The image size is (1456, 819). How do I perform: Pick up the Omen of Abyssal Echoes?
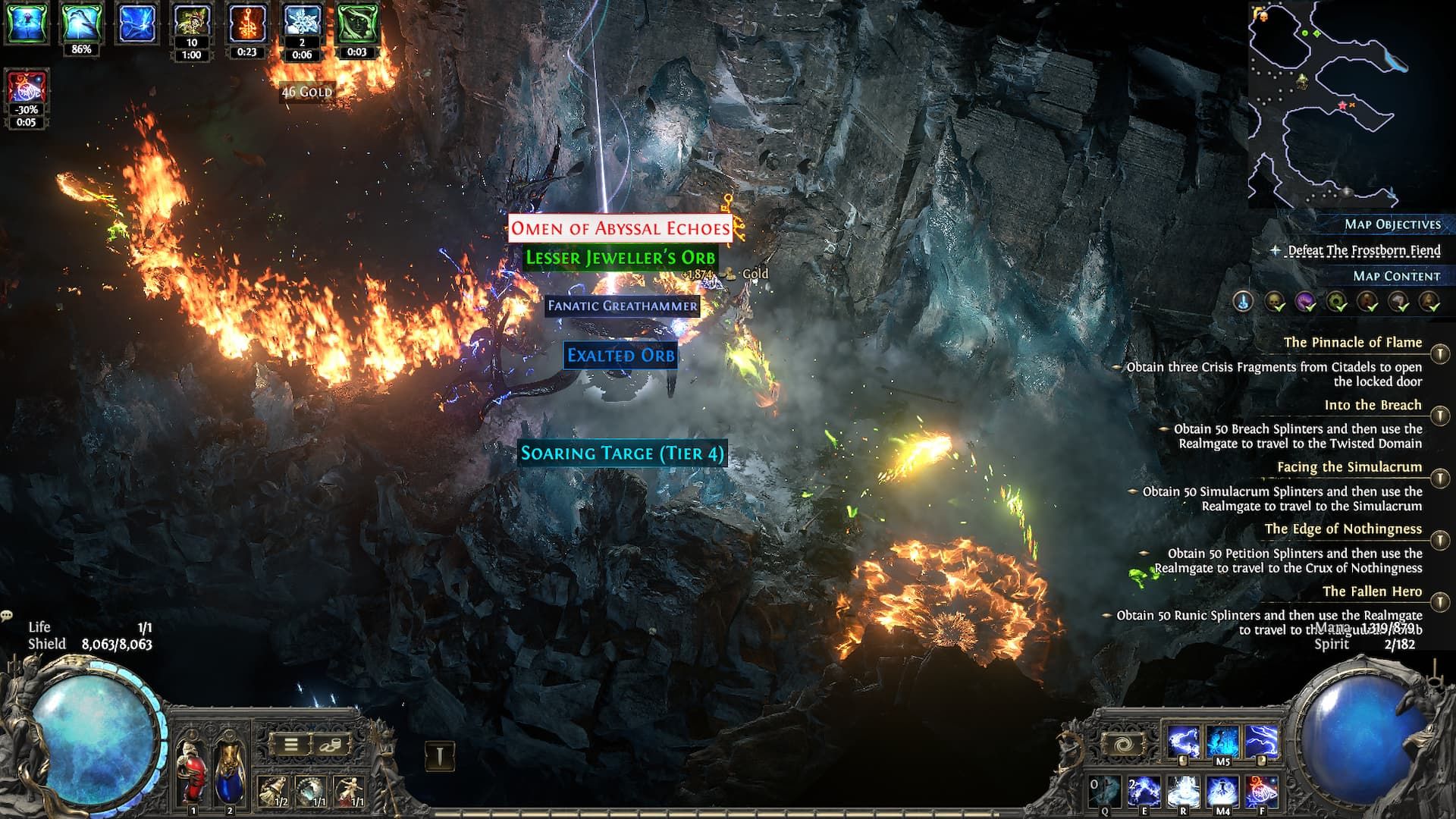point(620,228)
